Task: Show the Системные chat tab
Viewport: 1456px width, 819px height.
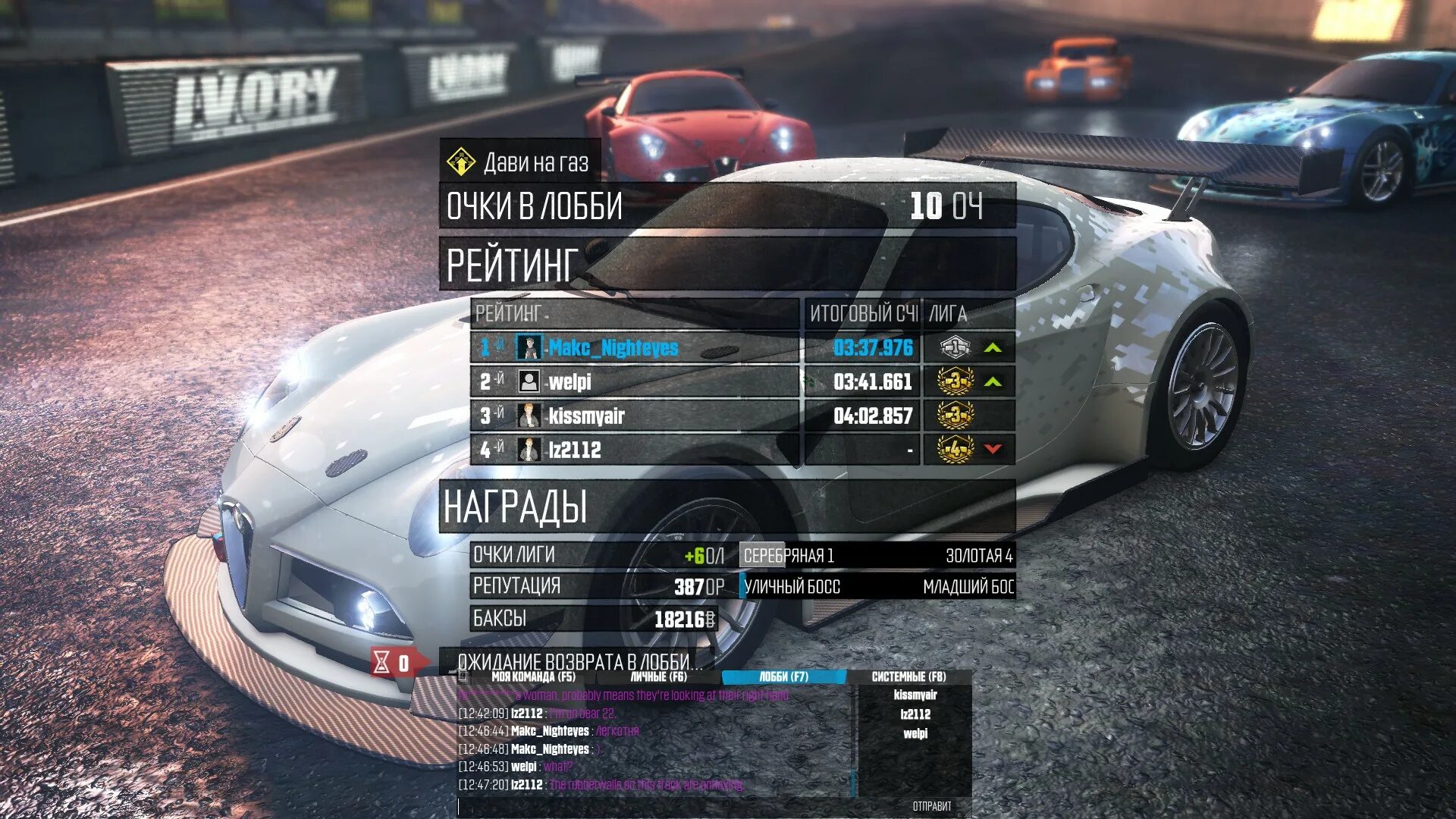Action: click(908, 676)
